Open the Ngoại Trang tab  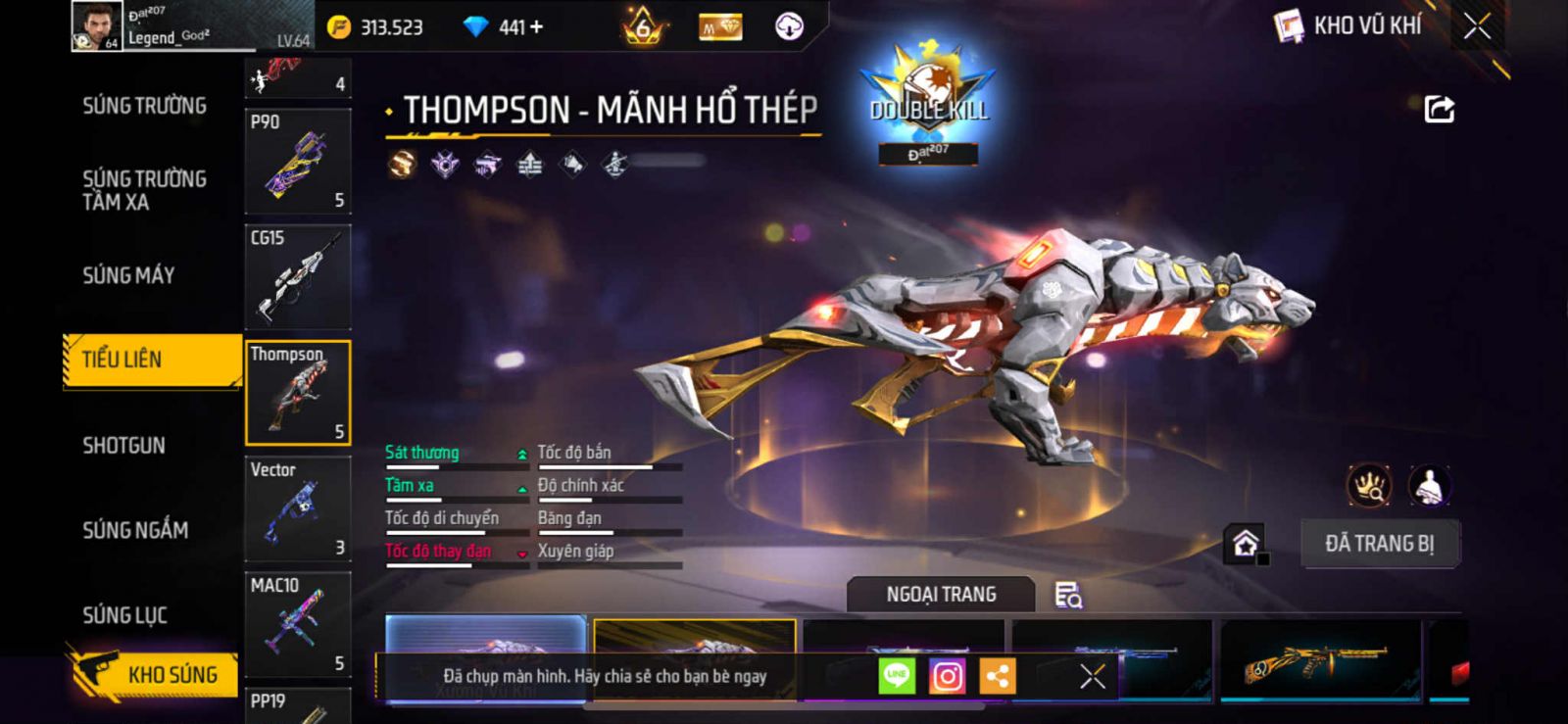941,595
